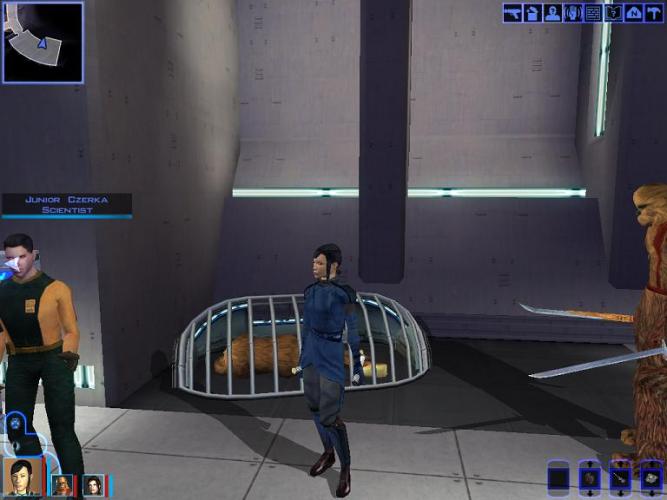Switch to the bald companion's portrait
This screenshot has height=500, width=667.
[61, 486]
